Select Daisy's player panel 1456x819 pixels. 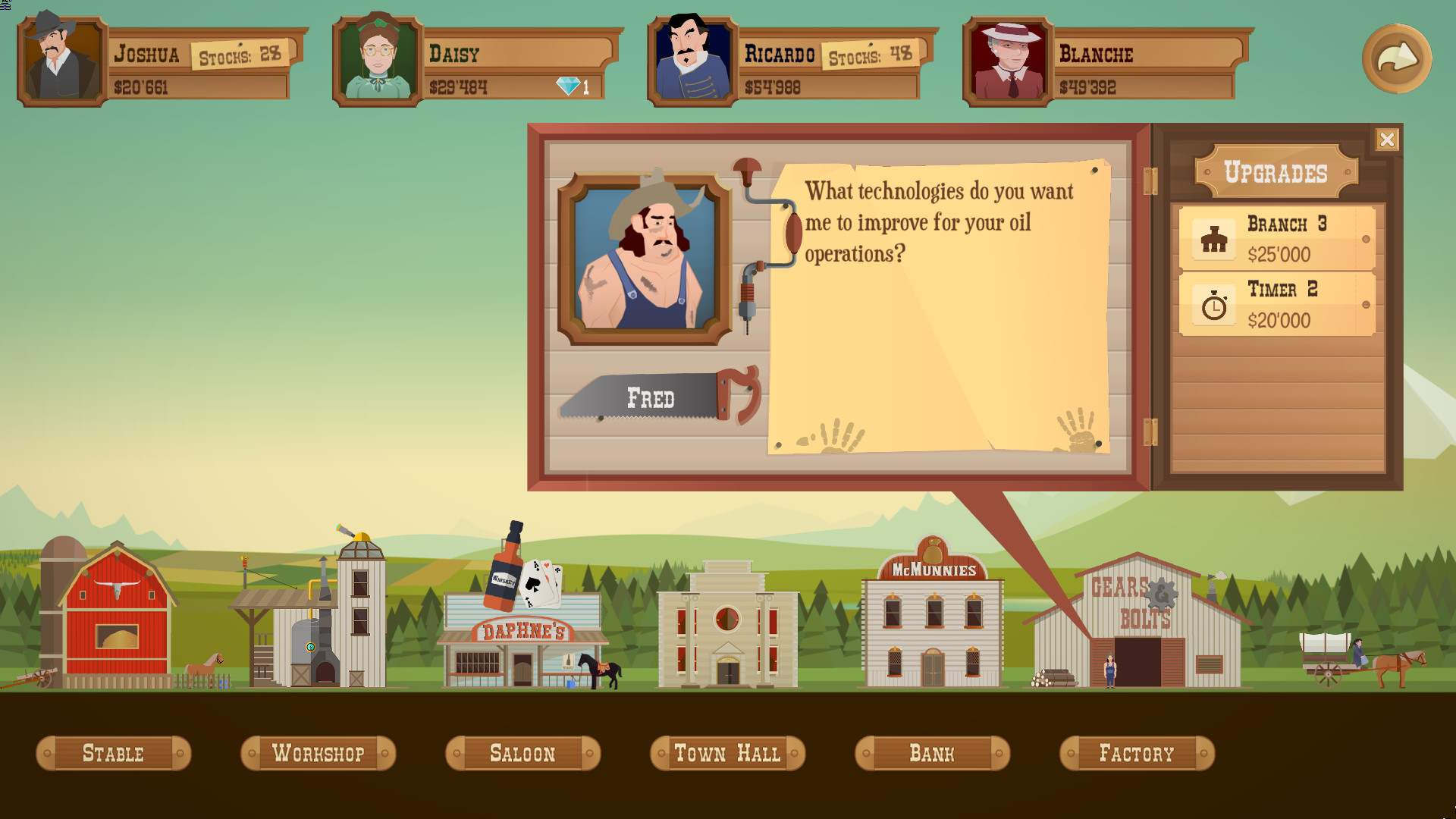pyautogui.click(x=476, y=62)
